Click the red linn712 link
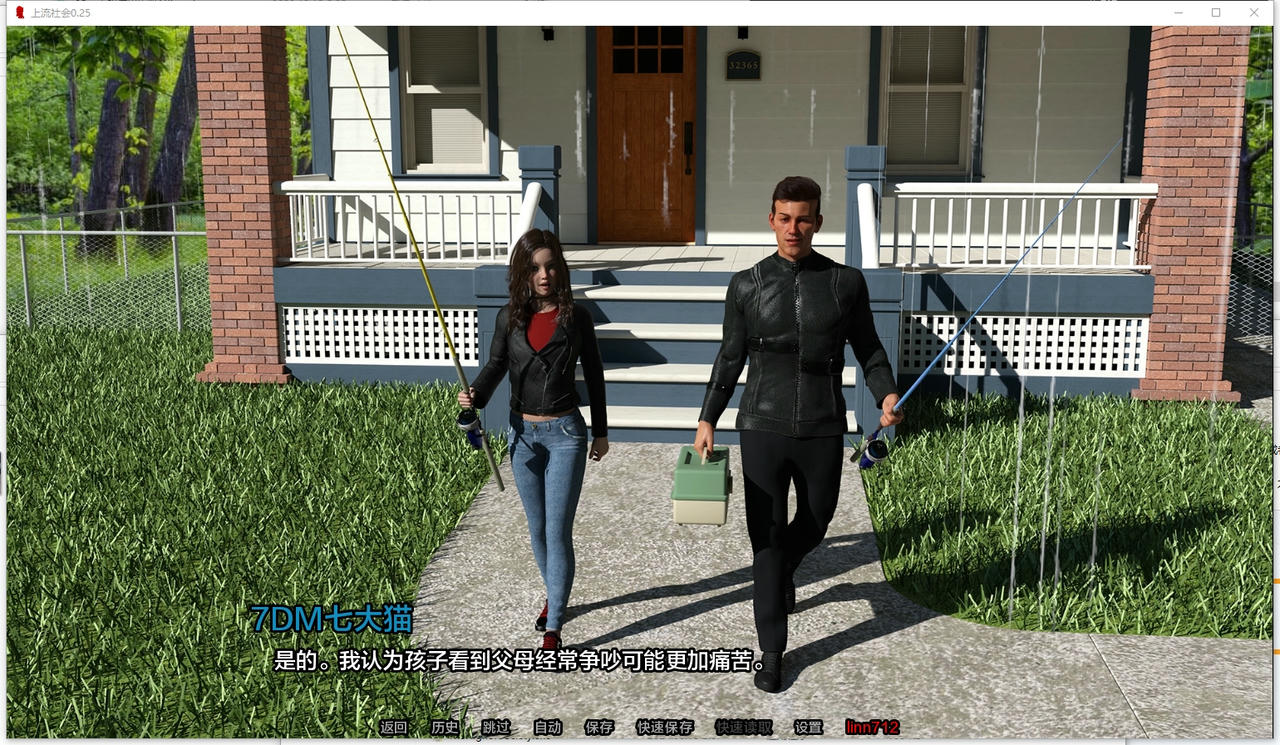Screen dimensions: 1280x745 point(873,728)
